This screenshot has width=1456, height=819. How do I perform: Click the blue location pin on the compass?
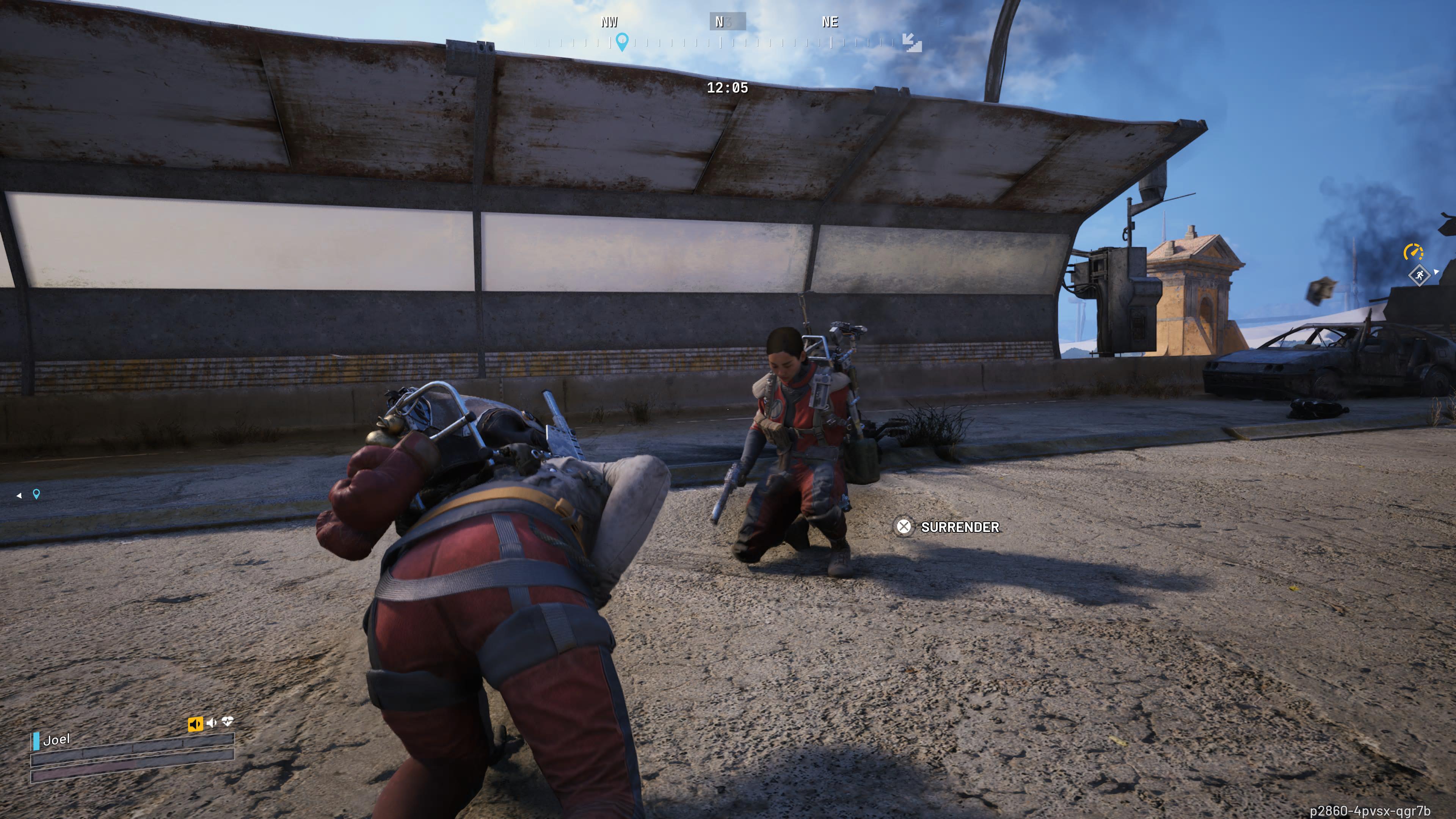point(622,42)
